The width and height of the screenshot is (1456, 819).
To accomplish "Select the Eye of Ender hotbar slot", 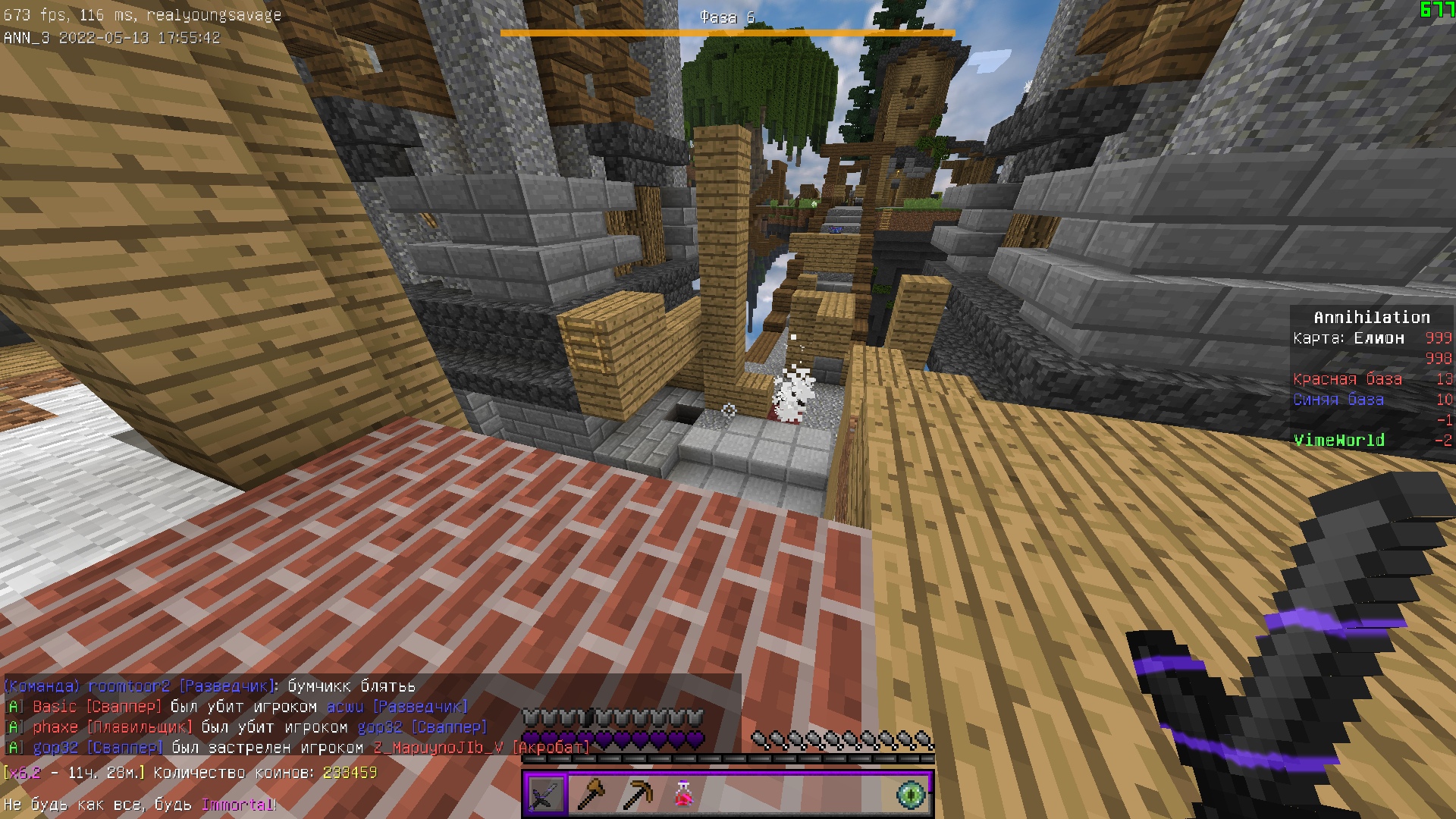I will [911, 794].
